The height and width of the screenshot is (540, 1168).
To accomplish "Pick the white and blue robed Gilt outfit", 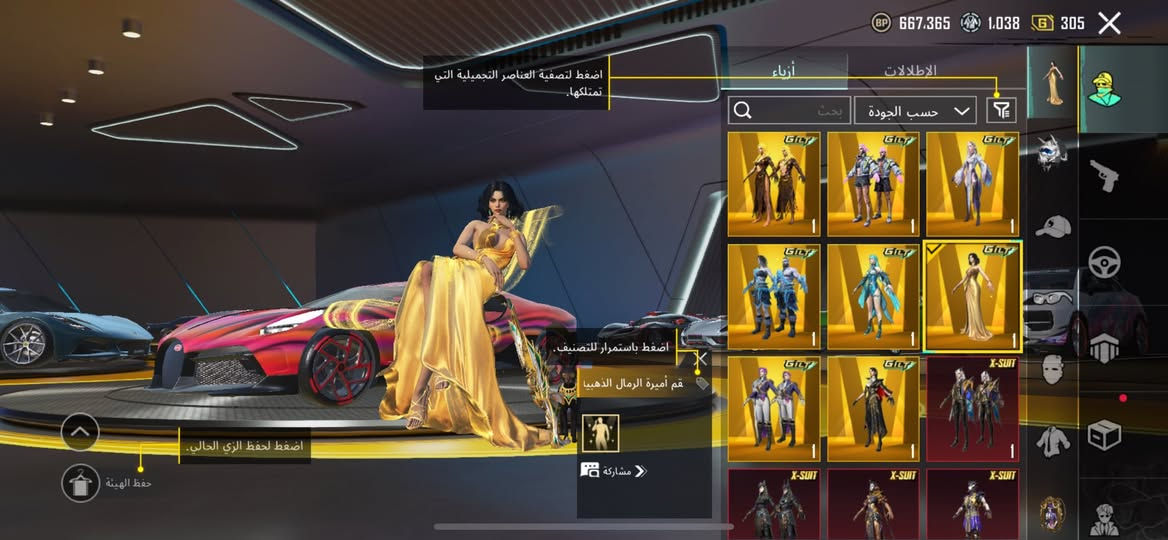I will tap(972, 184).
